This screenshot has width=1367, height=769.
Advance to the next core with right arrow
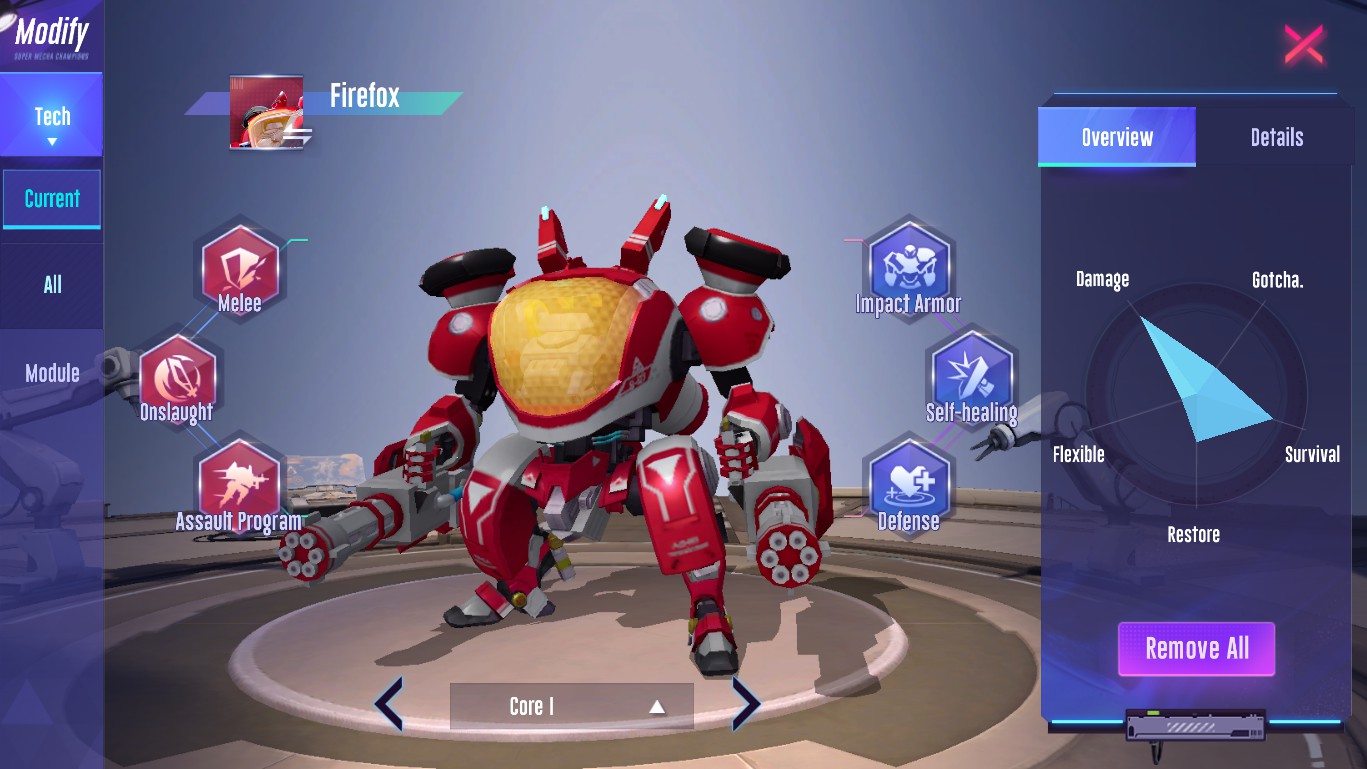pos(746,704)
